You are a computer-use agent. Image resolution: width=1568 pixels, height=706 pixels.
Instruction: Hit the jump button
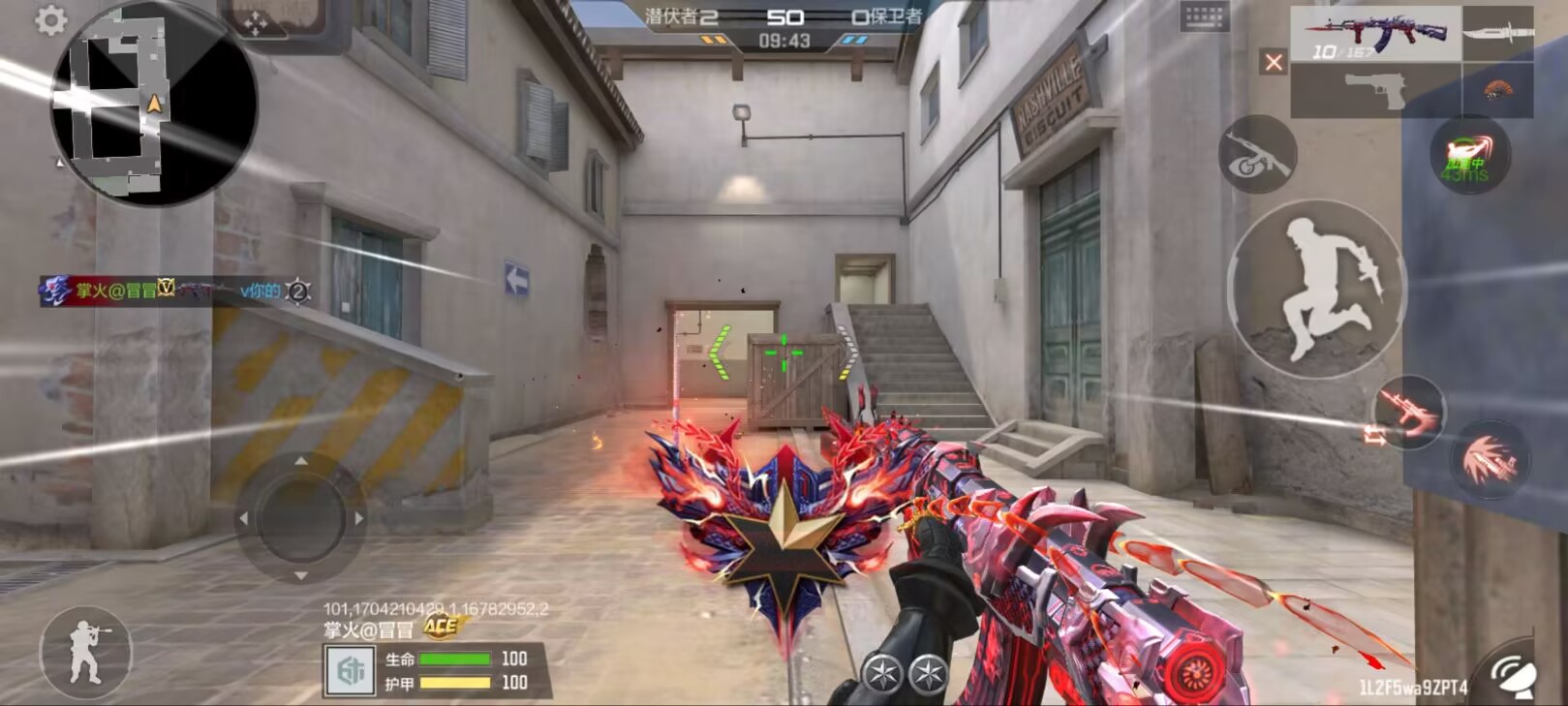pos(1315,289)
